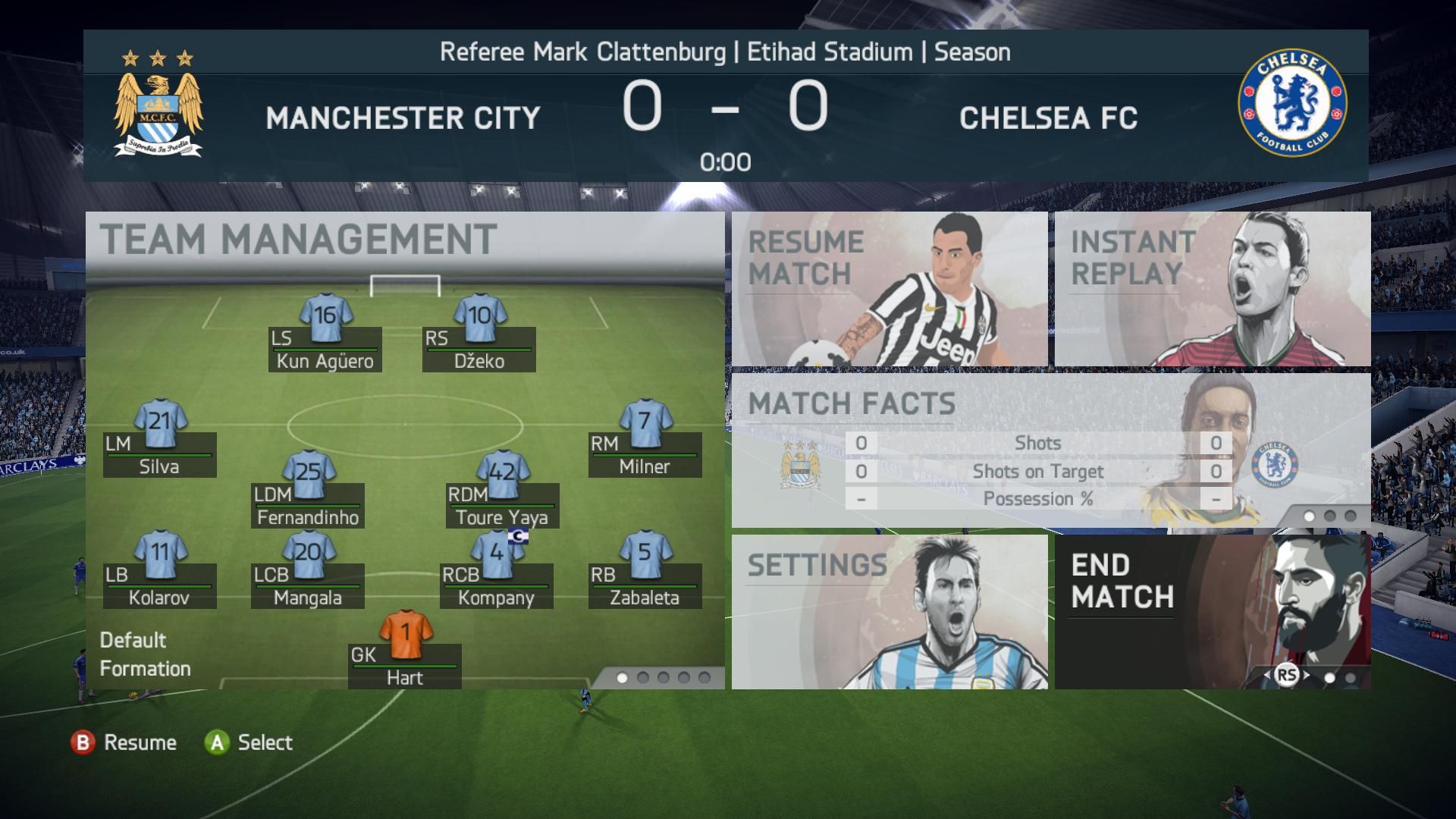1456x819 pixels.
Task: View the Match Facts panel
Action: [x=1050, y=450]
